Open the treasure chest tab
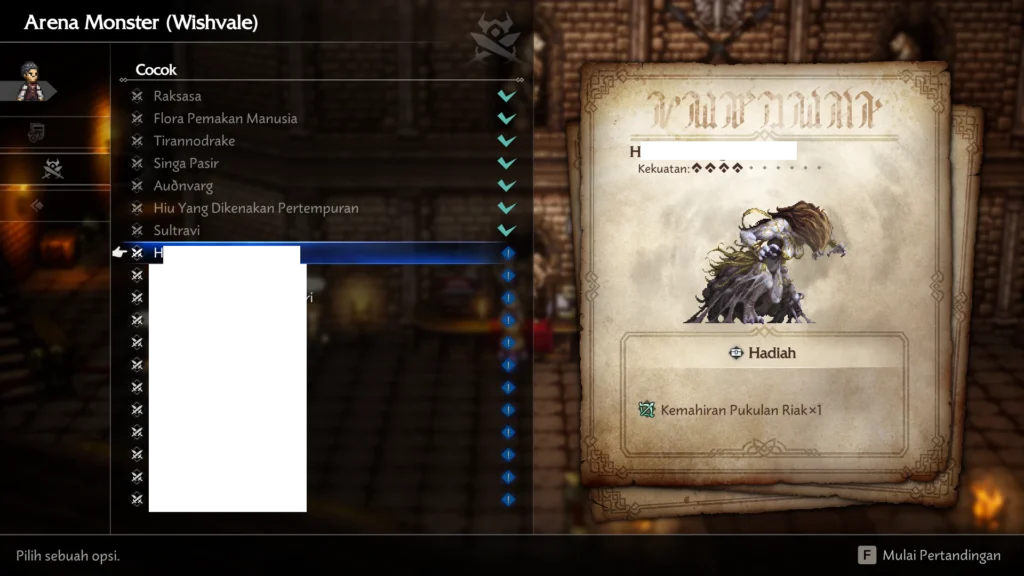The height and width of the screenshot is (576, 1024). coord(37,132)
